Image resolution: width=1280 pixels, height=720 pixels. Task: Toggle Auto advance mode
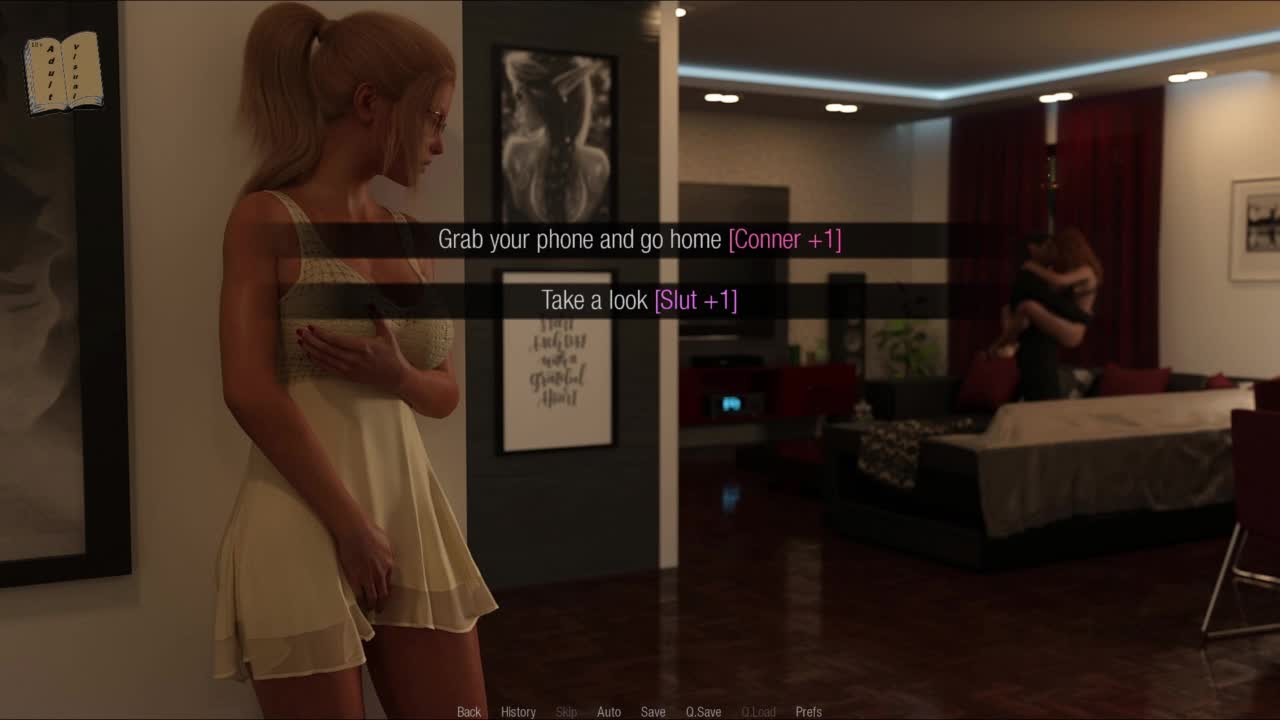[x=609, y=712]
